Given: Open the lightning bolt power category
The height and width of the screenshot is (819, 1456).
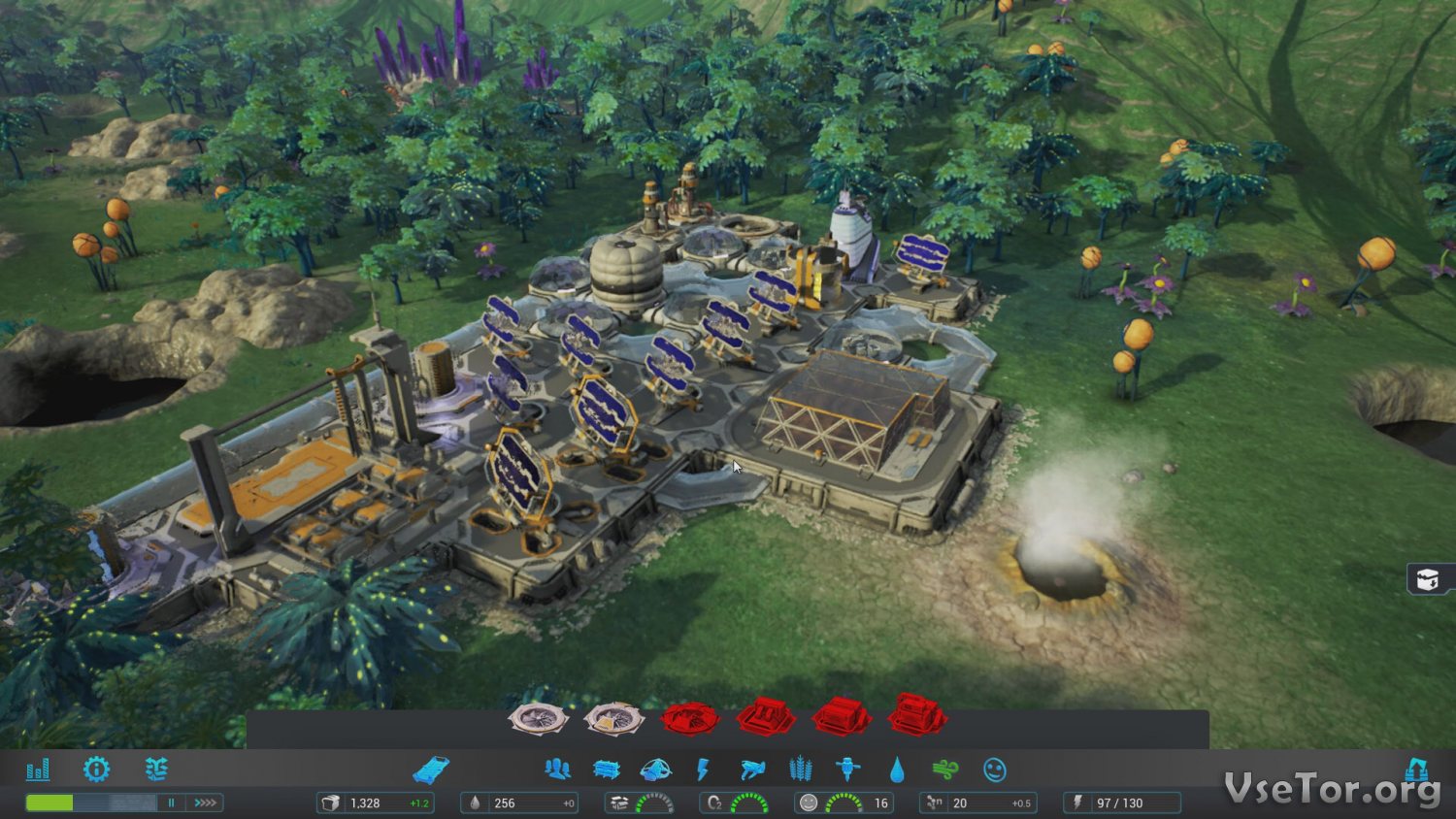Looking at the screenshot, I should (704, 770).
